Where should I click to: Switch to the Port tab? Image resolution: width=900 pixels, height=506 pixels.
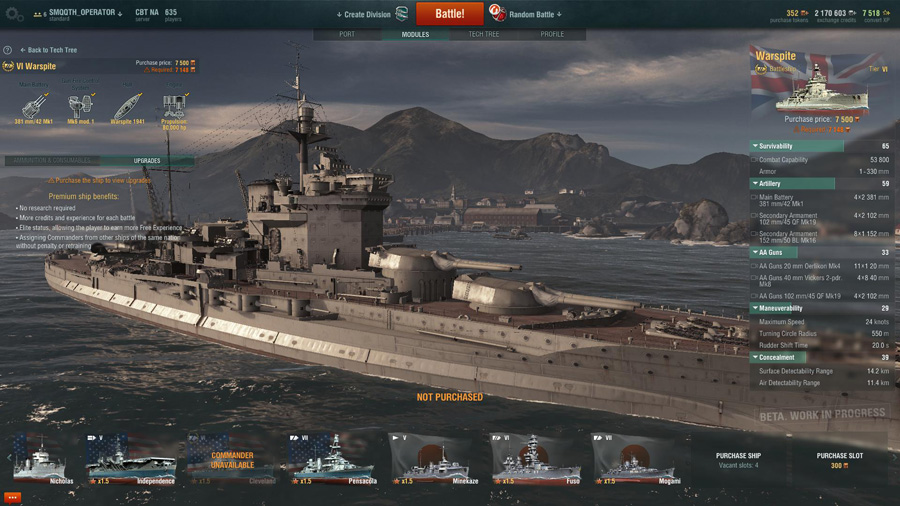point(347,34)
